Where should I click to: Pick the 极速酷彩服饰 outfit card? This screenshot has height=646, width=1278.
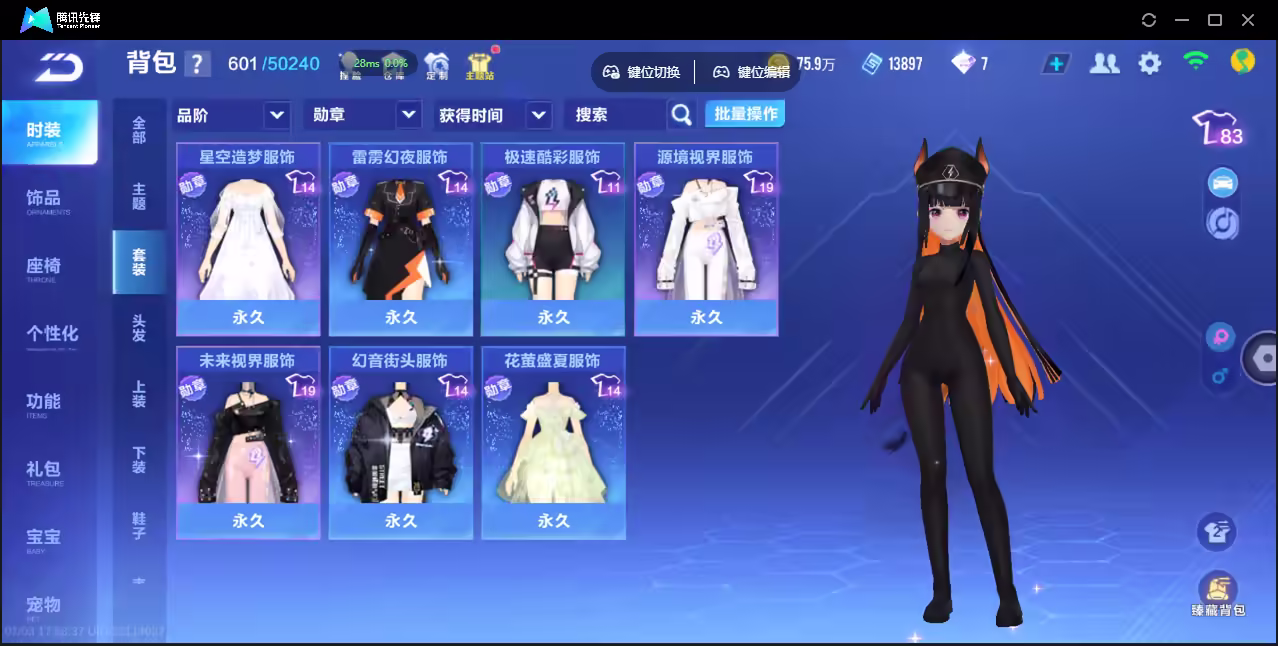pyautogui.click(x=553, y=238)
